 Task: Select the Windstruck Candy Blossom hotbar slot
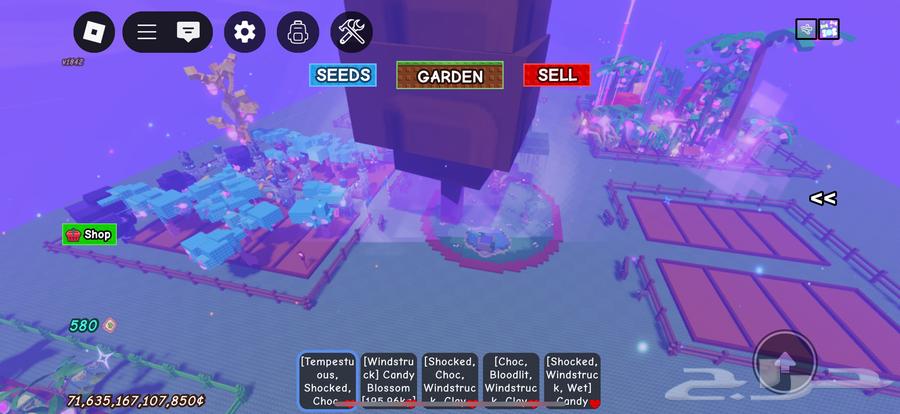click(x=388, y=380)
